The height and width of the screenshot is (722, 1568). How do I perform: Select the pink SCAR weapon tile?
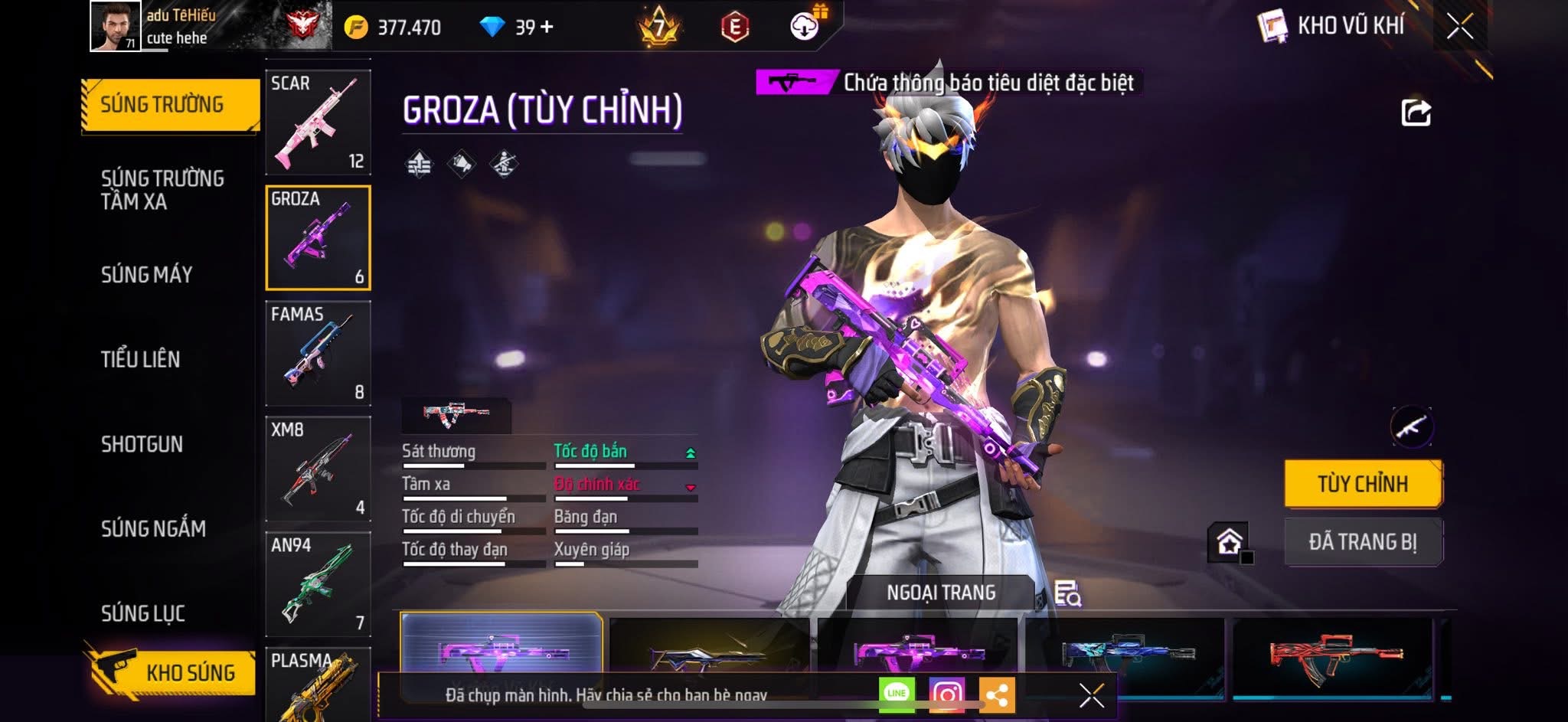[318, 123]
